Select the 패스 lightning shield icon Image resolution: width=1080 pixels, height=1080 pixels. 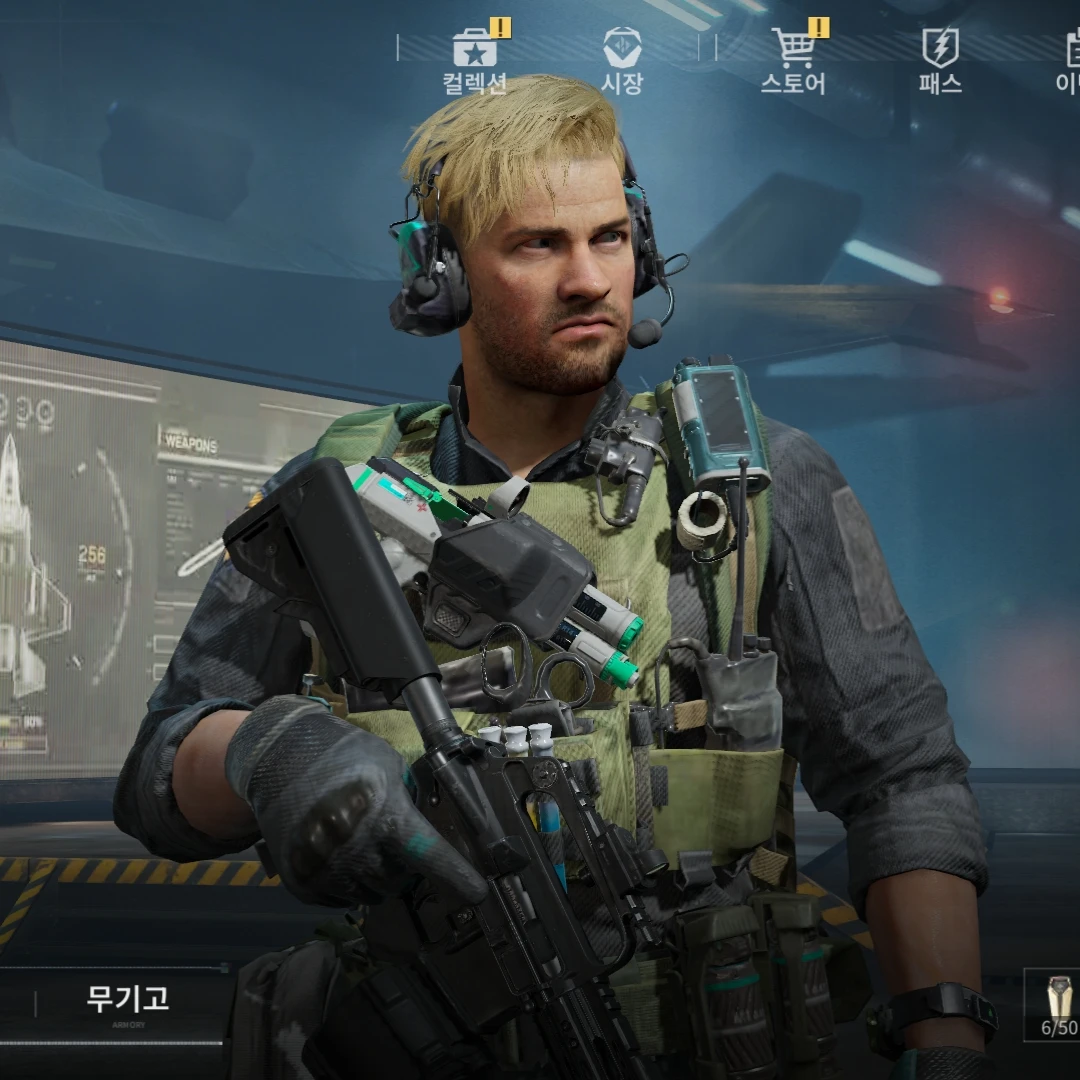point(940,60)
